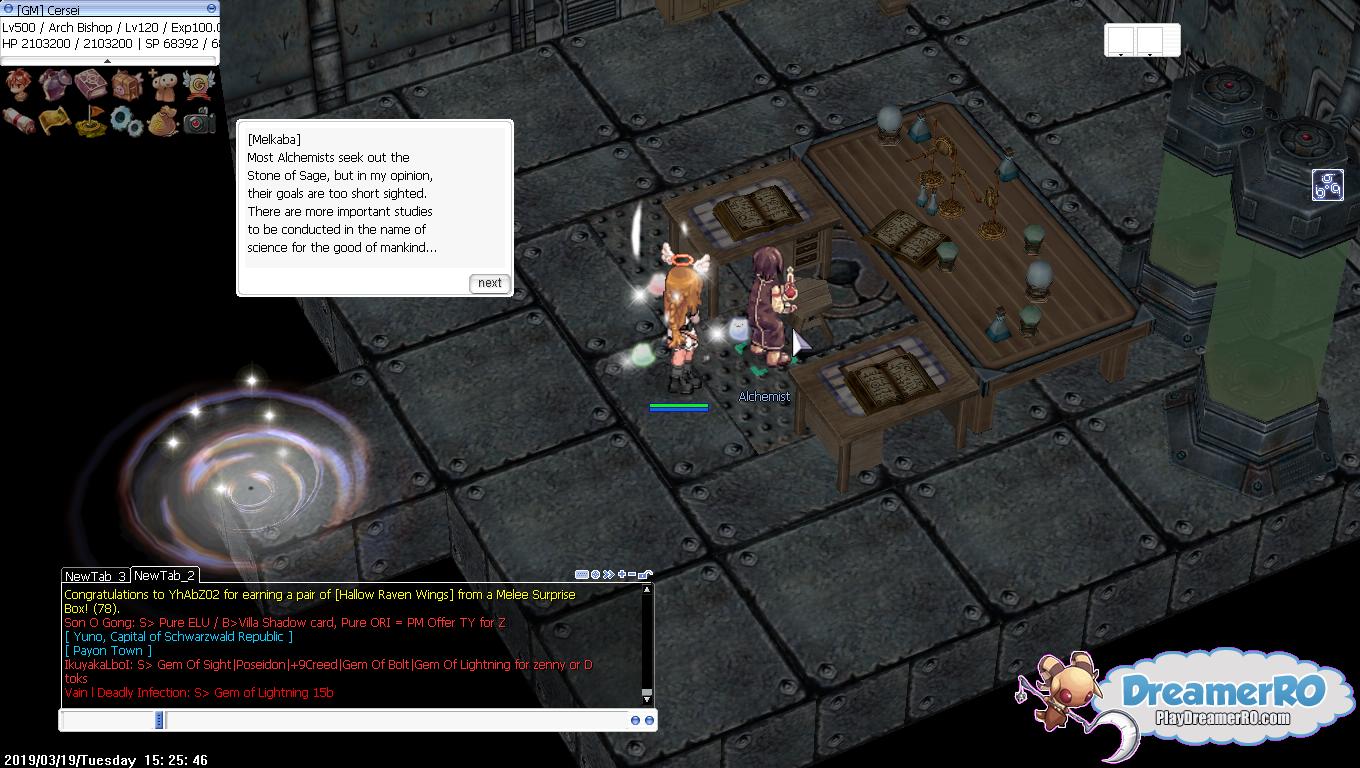
Task: Open party window with the twin figures icon
Action: [x=163, y=86]
